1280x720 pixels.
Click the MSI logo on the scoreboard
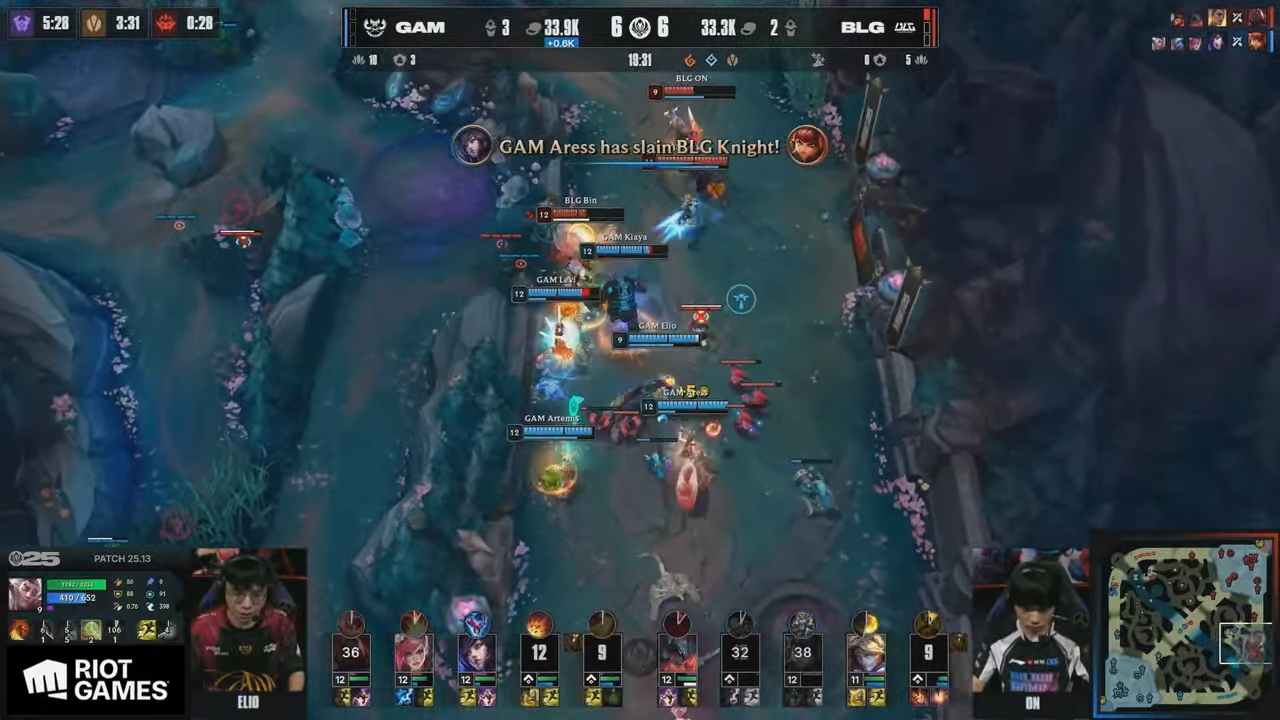coord(640,27)
